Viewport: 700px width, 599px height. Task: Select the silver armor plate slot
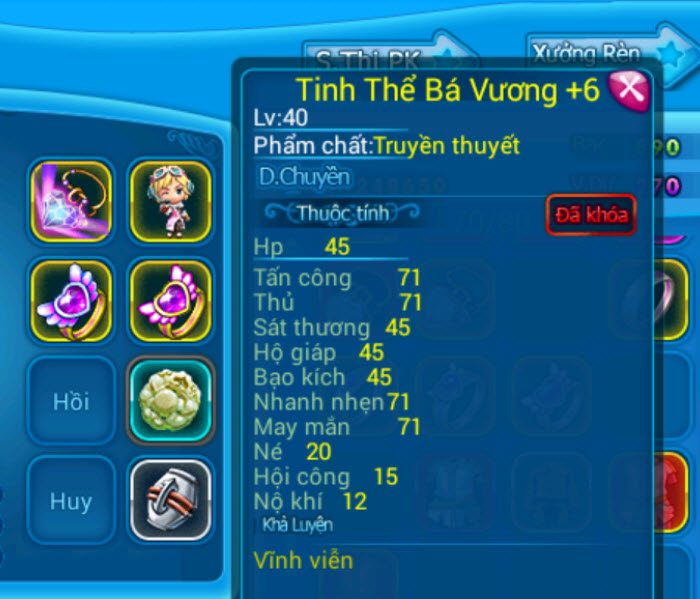(170, 499)
